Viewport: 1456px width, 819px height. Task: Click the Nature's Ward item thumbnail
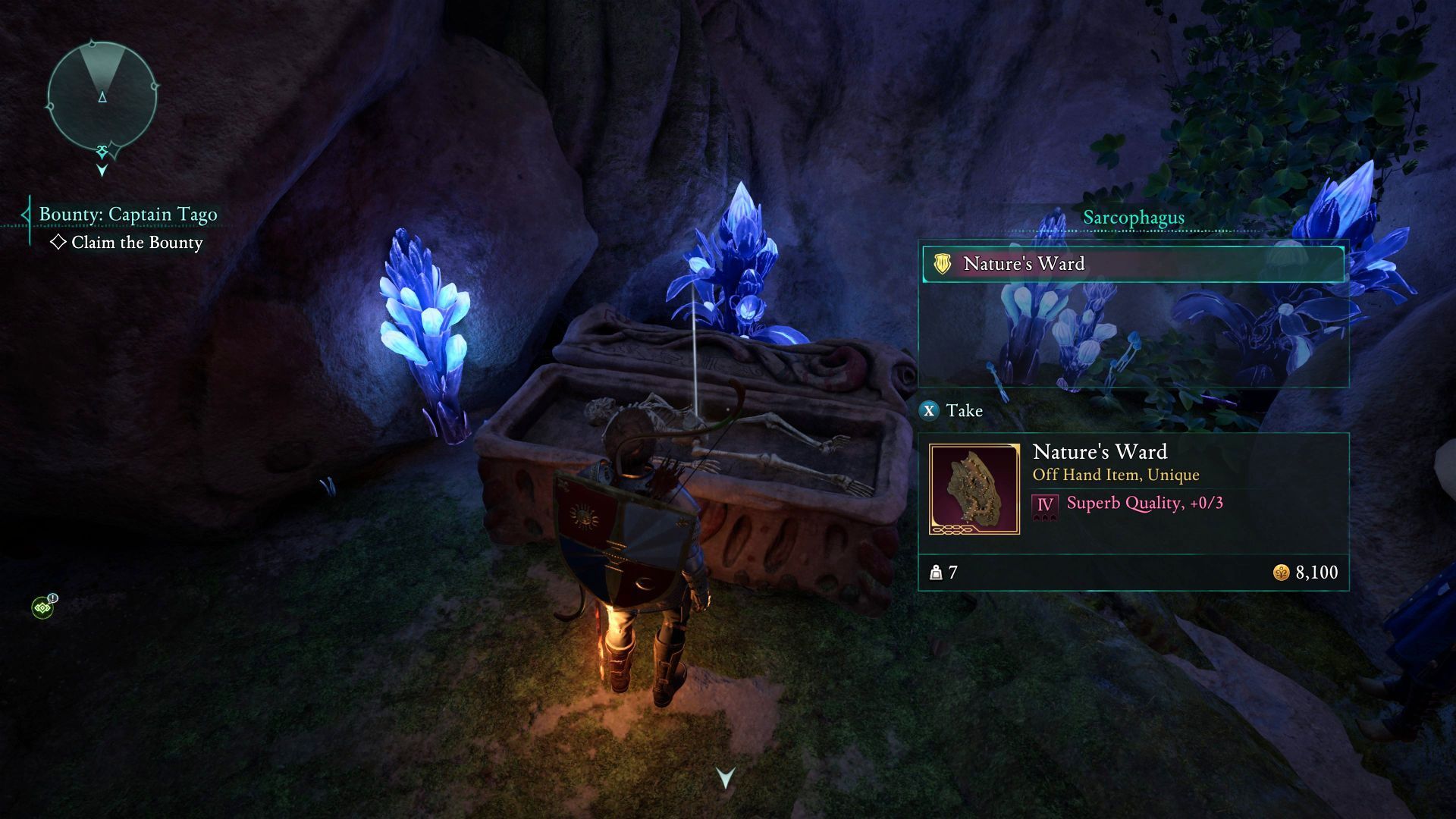click(x=974, y=489)
